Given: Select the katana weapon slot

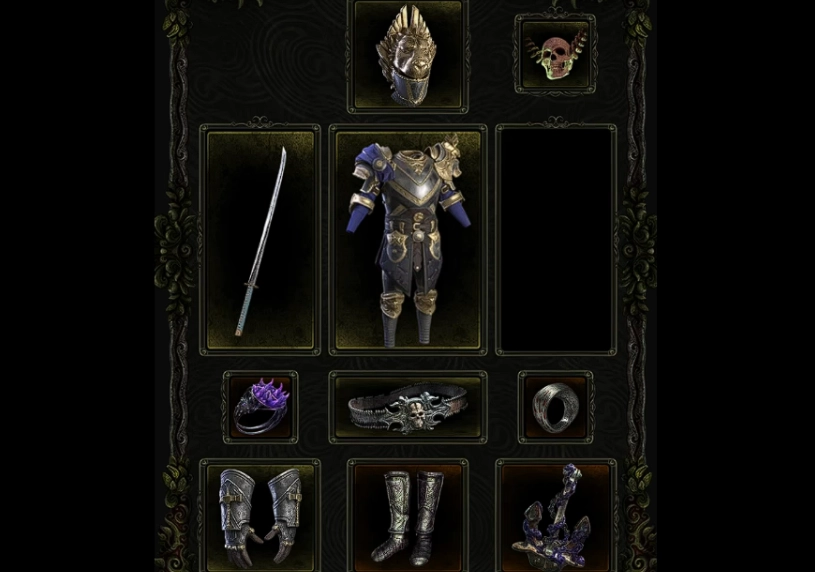Looking at the screenshot, I should (260, 240).
